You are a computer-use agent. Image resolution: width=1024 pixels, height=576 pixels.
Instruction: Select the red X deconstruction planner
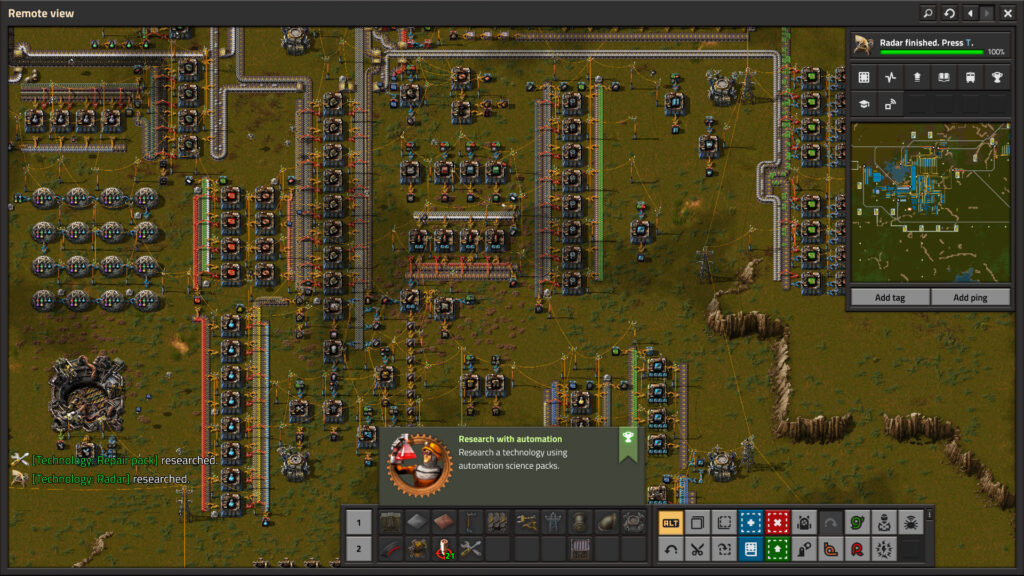click(778, 522)
